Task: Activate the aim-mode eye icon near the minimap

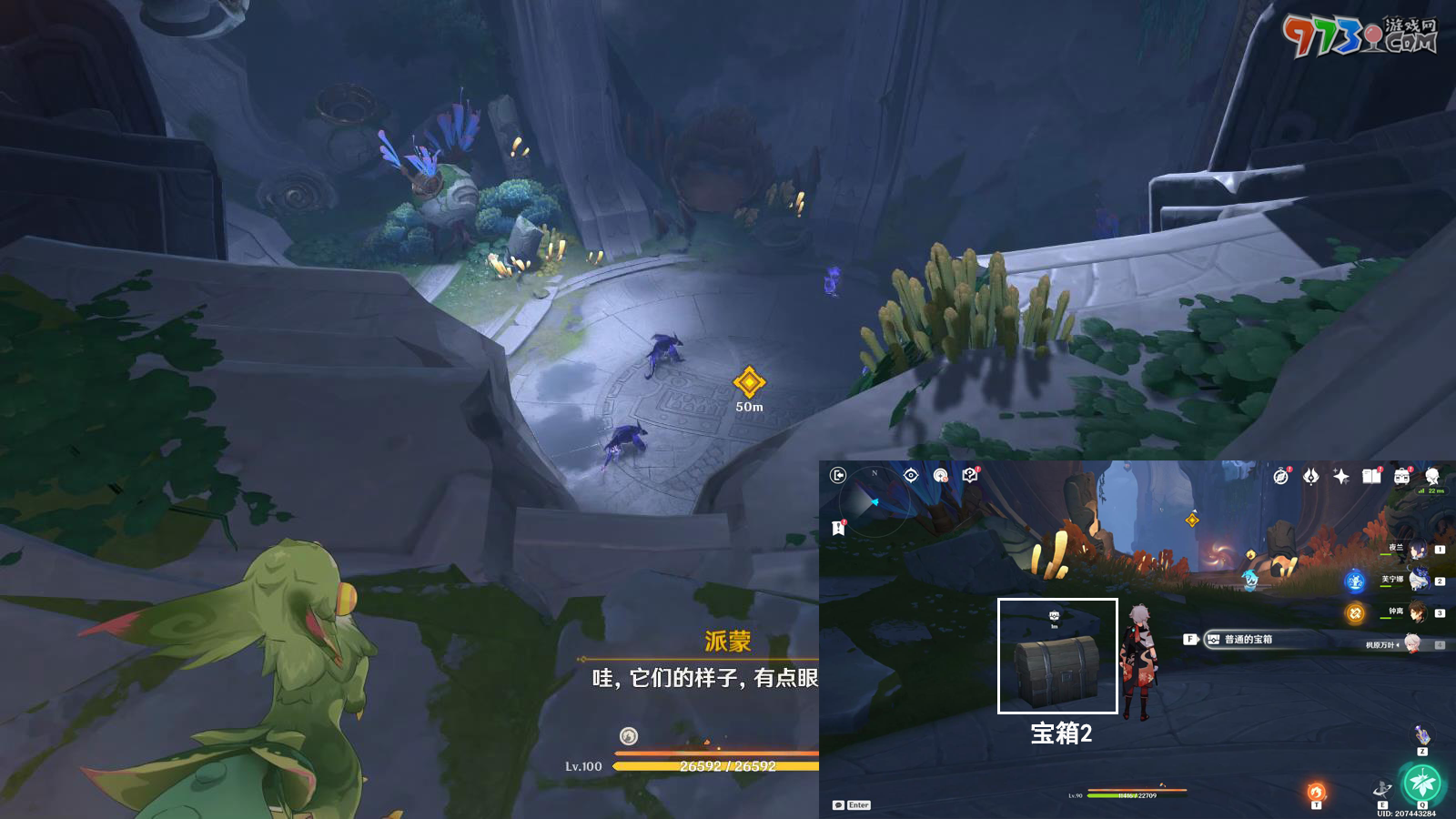Action: (x=911, y=475)
